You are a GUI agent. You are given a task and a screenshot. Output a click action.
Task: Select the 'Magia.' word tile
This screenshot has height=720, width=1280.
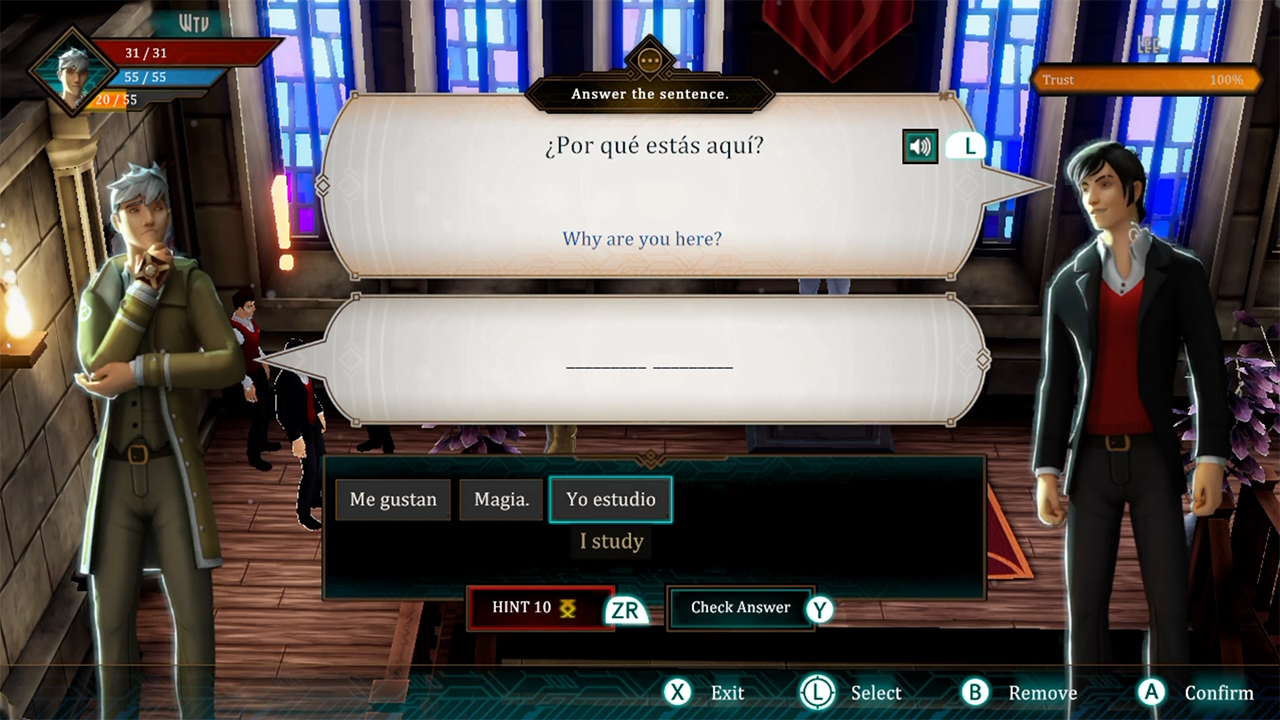[501, 499]
